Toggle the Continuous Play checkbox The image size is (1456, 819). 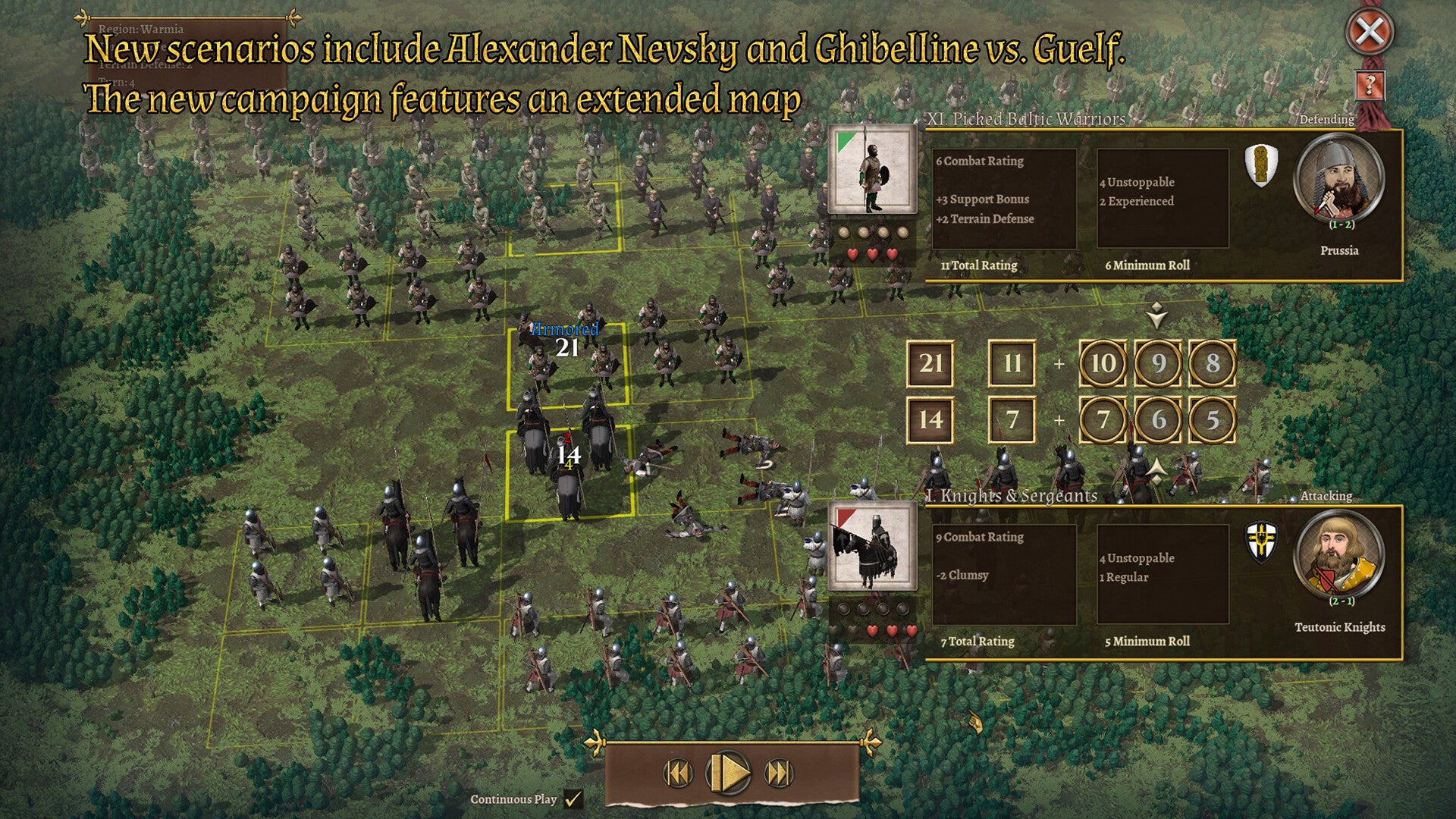574,798
